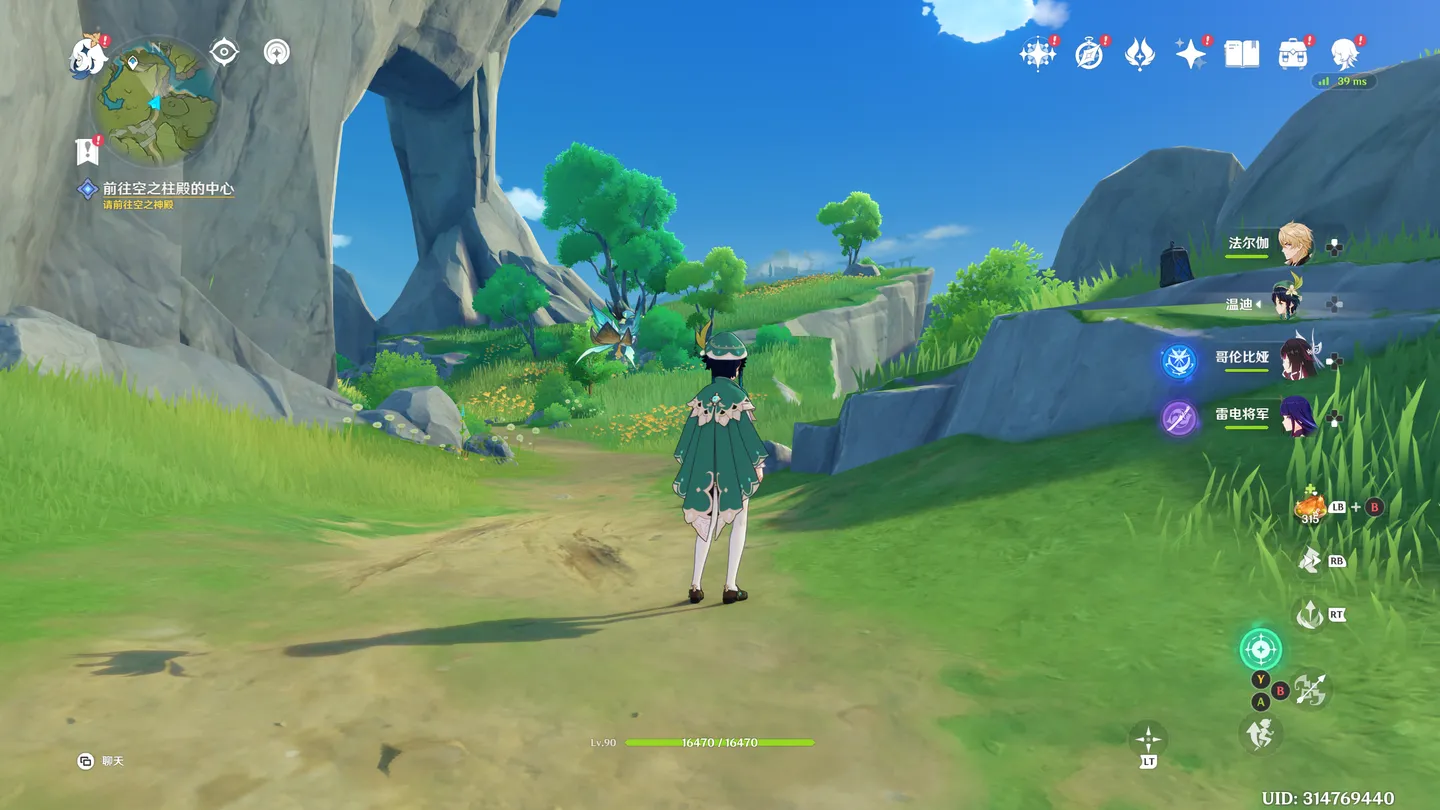Open the quest banner icon below Paimon
Screen dimensions: 1440x810
[x=88, y=151]
